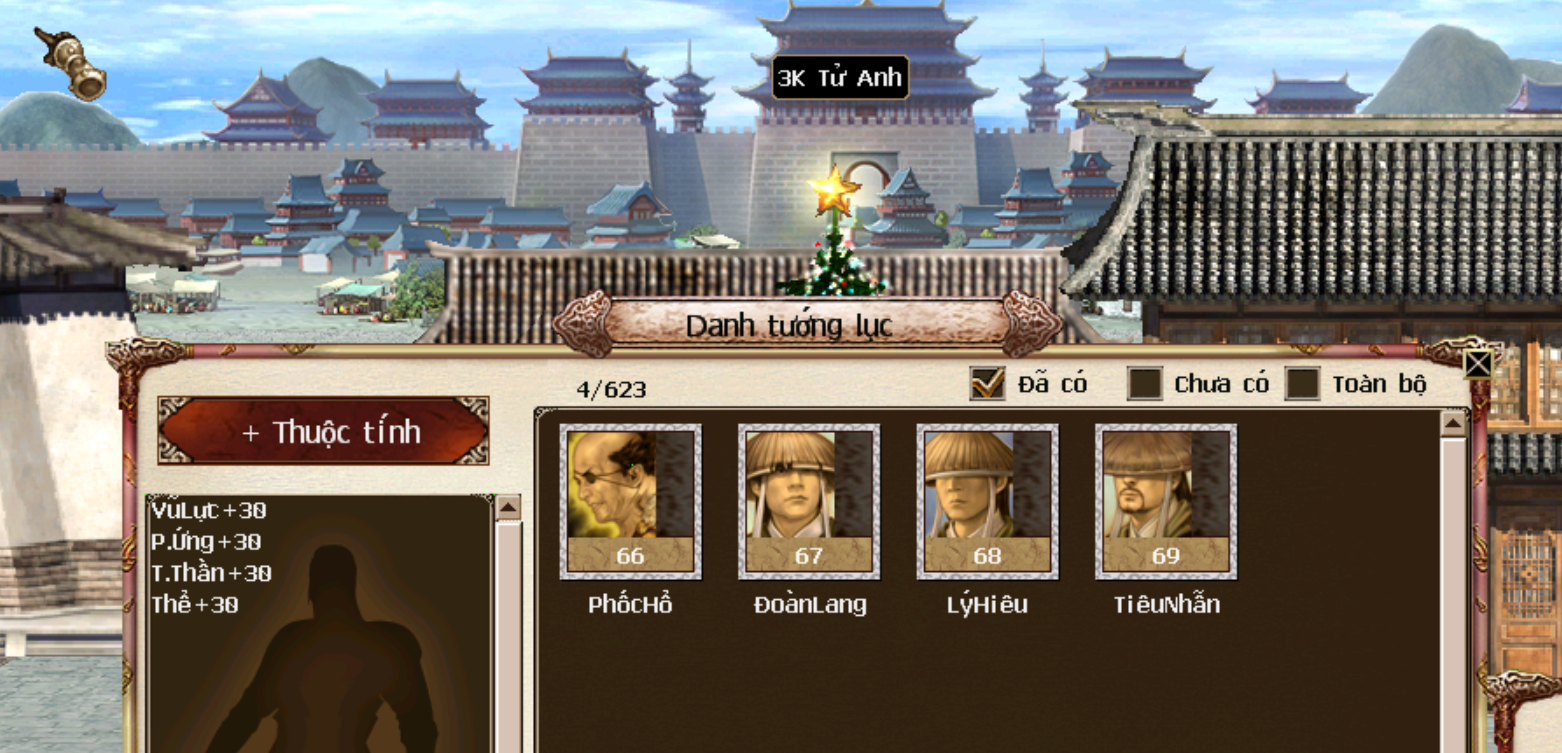Toggle the Đã có checkbox

[x=987, y=383]
